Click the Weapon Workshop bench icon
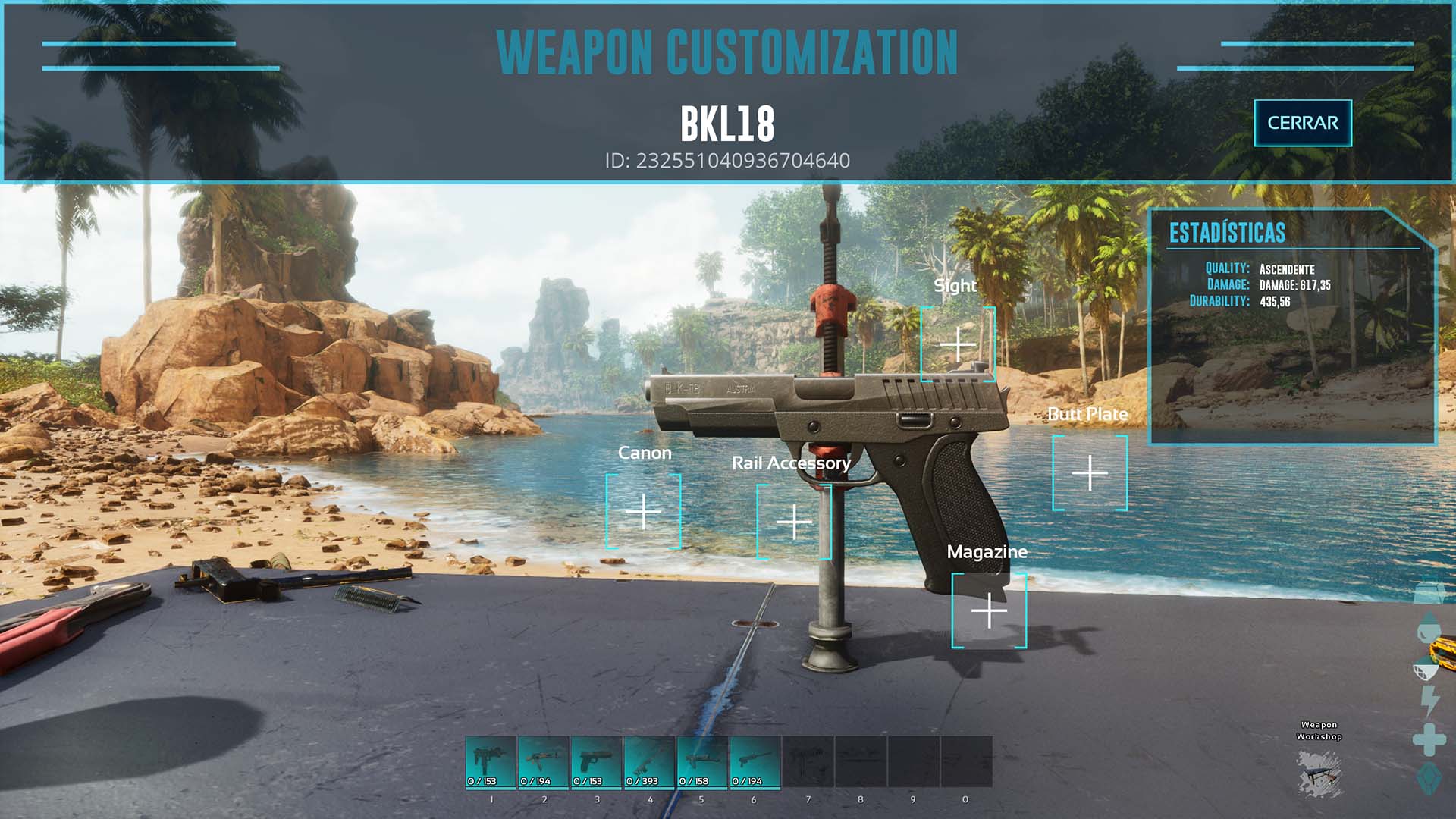 (x=1319, y=772)
